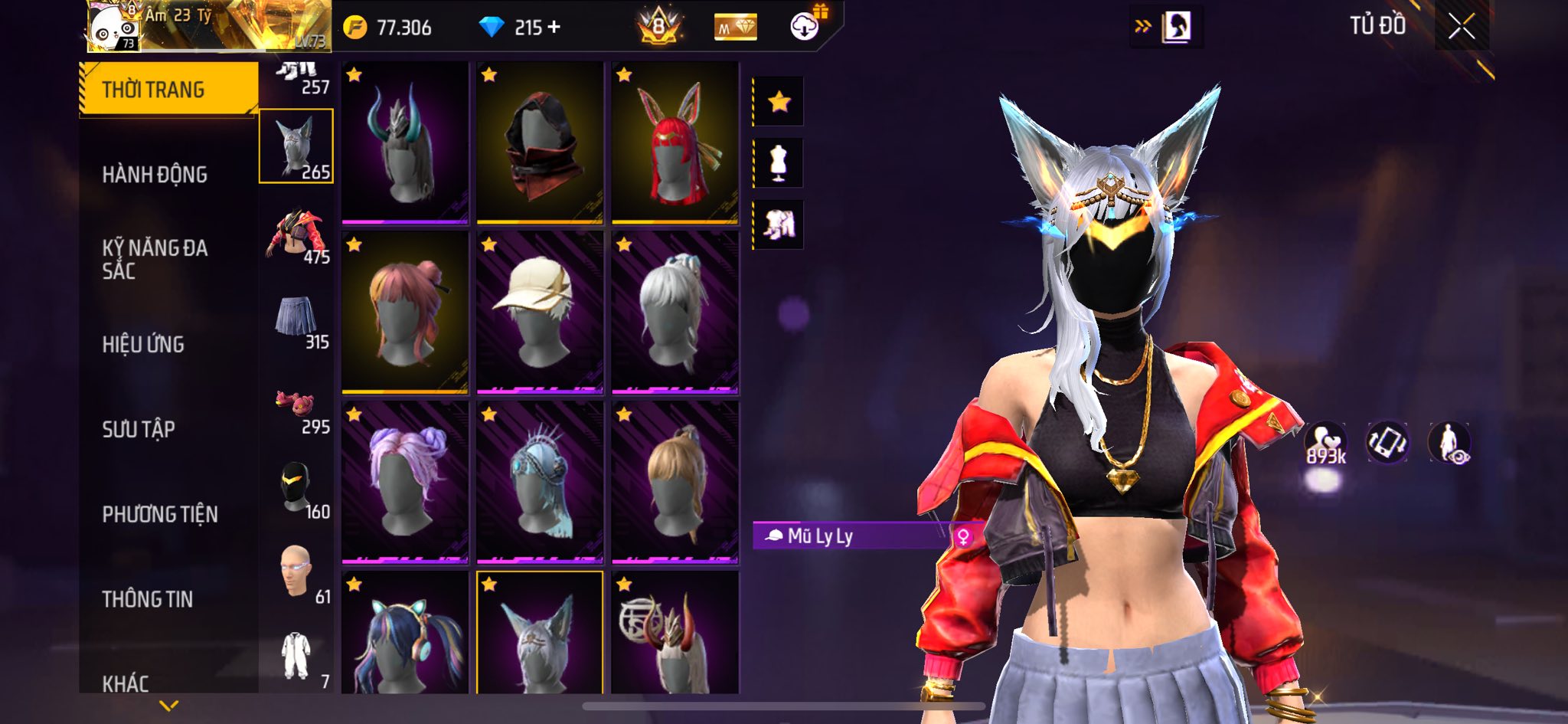Viewport: 1568px width, 724px height.
Task: Select the black mask category
Action: pos(297,490)
